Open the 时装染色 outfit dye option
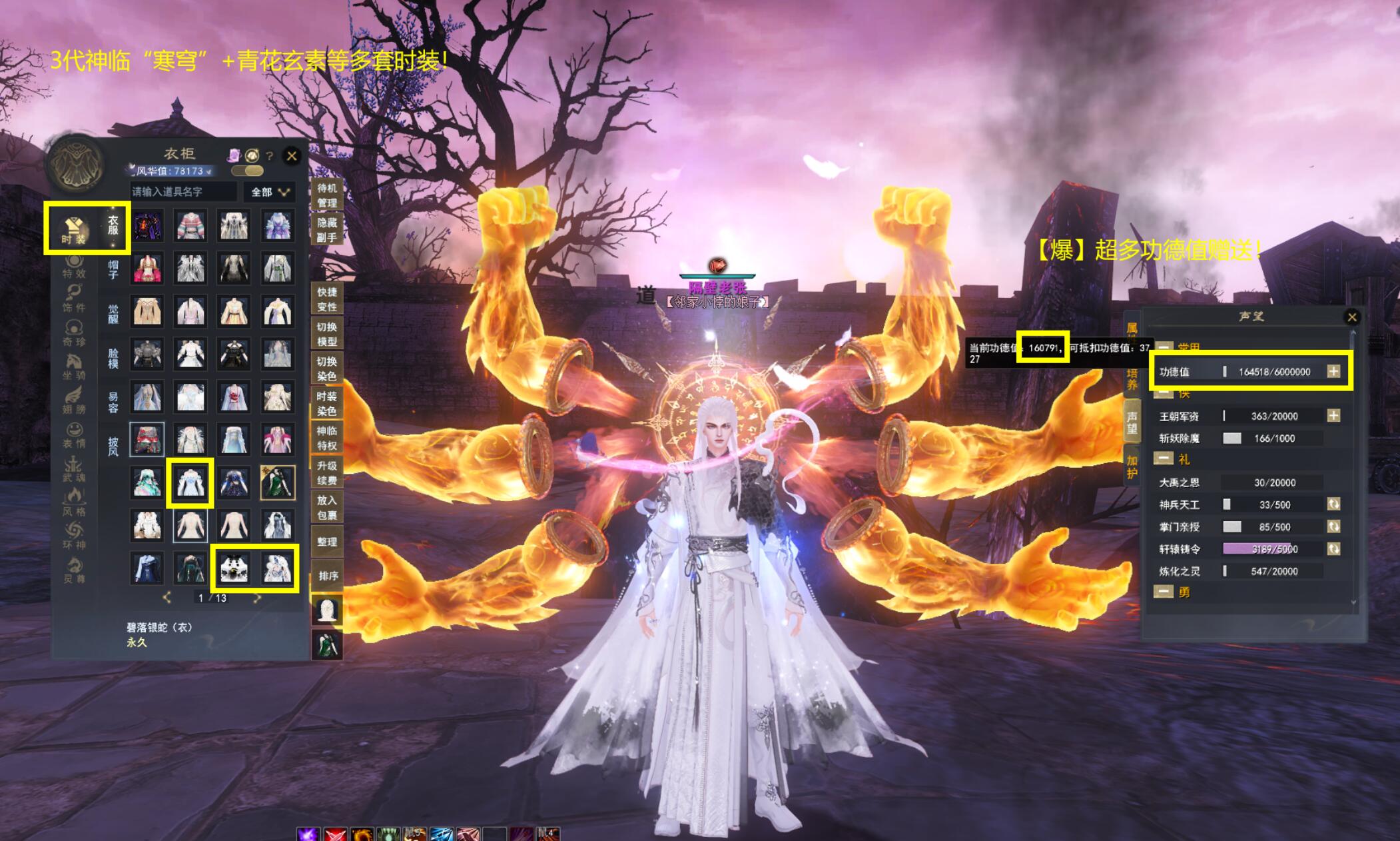Screen dimensions: 1400x841 (327, 404)
